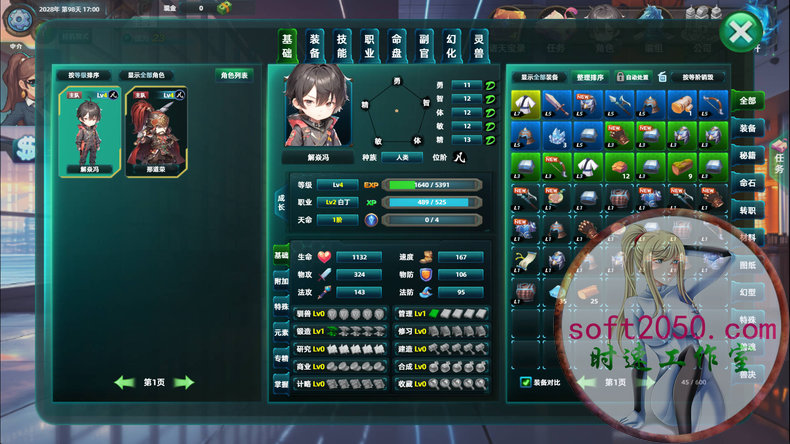Open the 元素 elements side tab
Viewport: 790px width, 444px height.
point(281,332)
